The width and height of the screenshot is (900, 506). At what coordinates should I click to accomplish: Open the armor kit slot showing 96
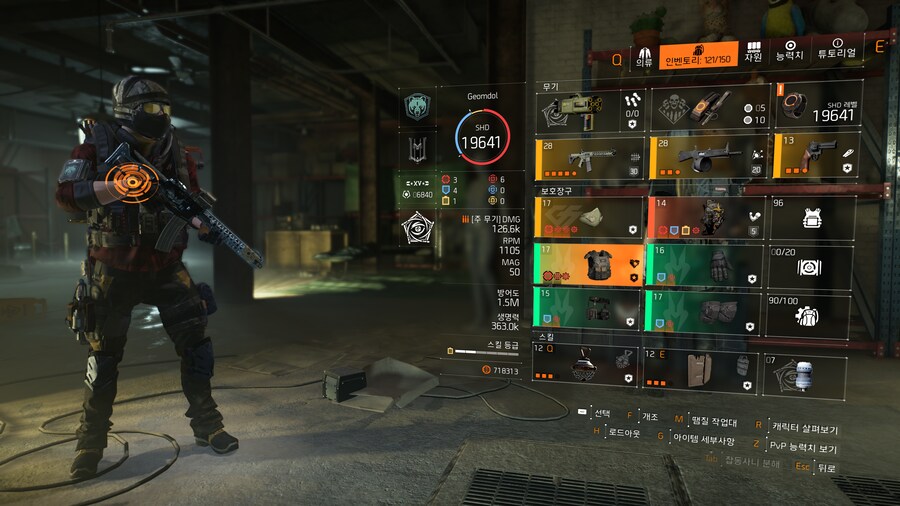click(810, 217)
